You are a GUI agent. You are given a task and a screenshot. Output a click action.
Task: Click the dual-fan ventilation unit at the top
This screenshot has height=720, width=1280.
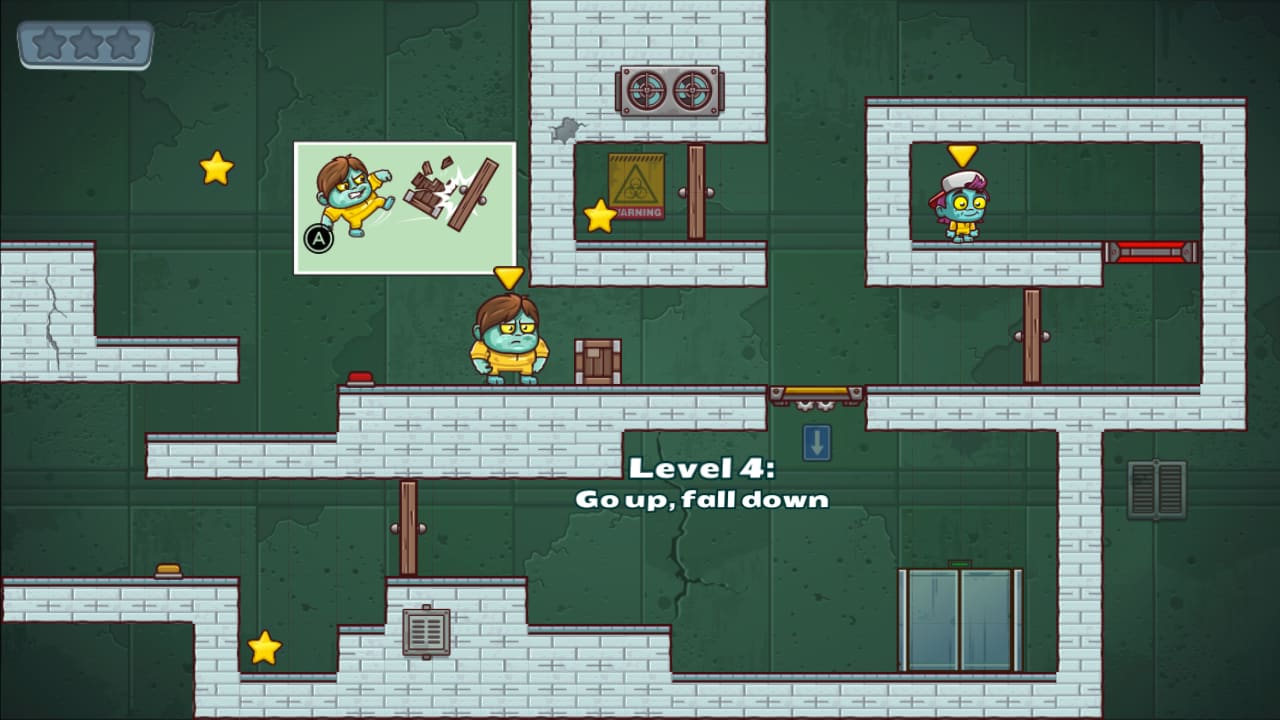[x=668, y=90]
